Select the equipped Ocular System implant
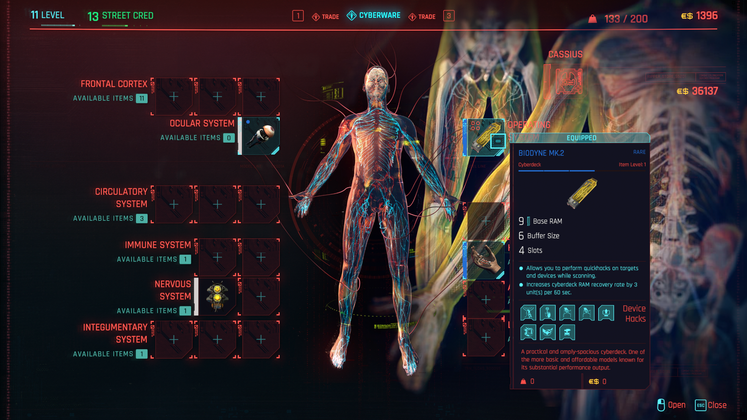The width and height of the screenshot is (747, 420). (x=260, y=136)
